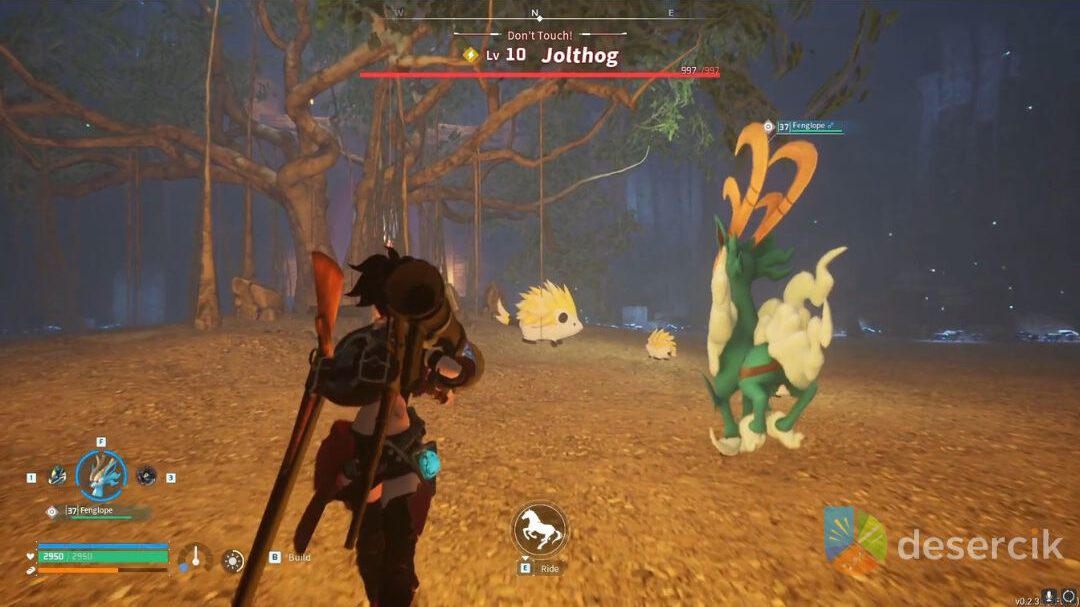This screenshot has height=607, width=1080.
Task: Select the active Fenglope party portrait
Action: click(101, 476)
